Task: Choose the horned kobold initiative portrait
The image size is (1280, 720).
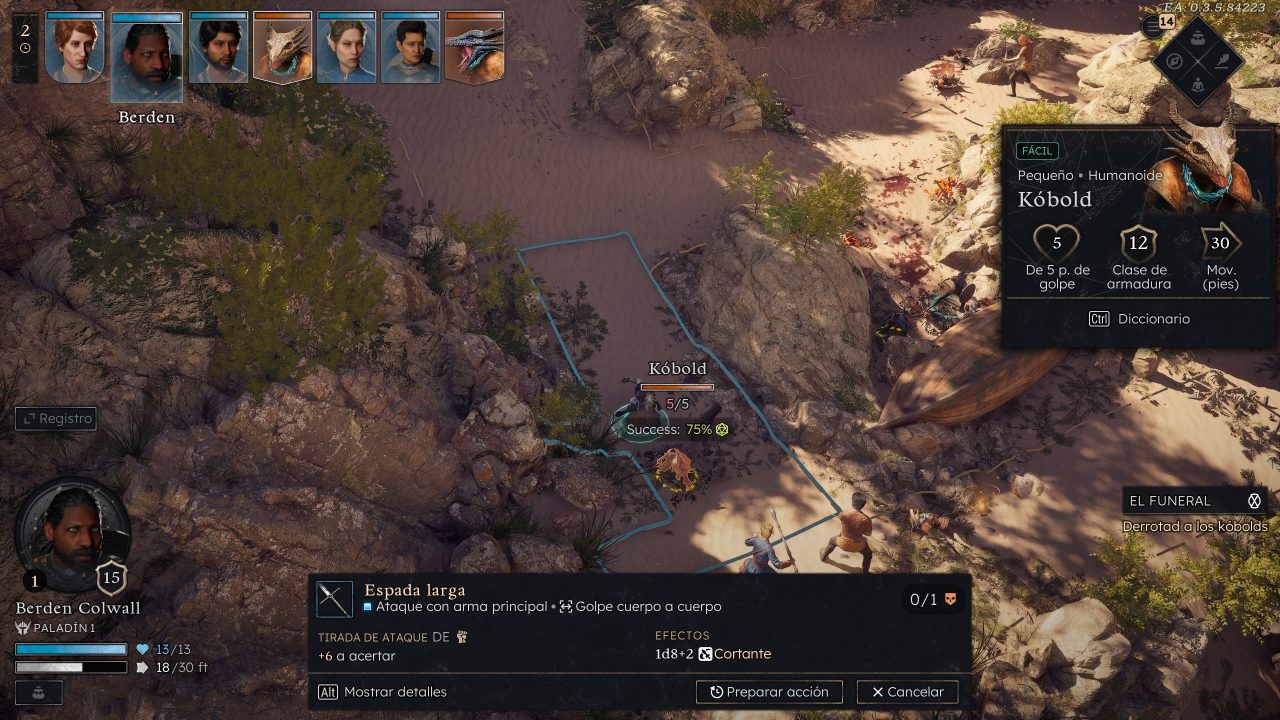Action: click(x=283, y=48)
